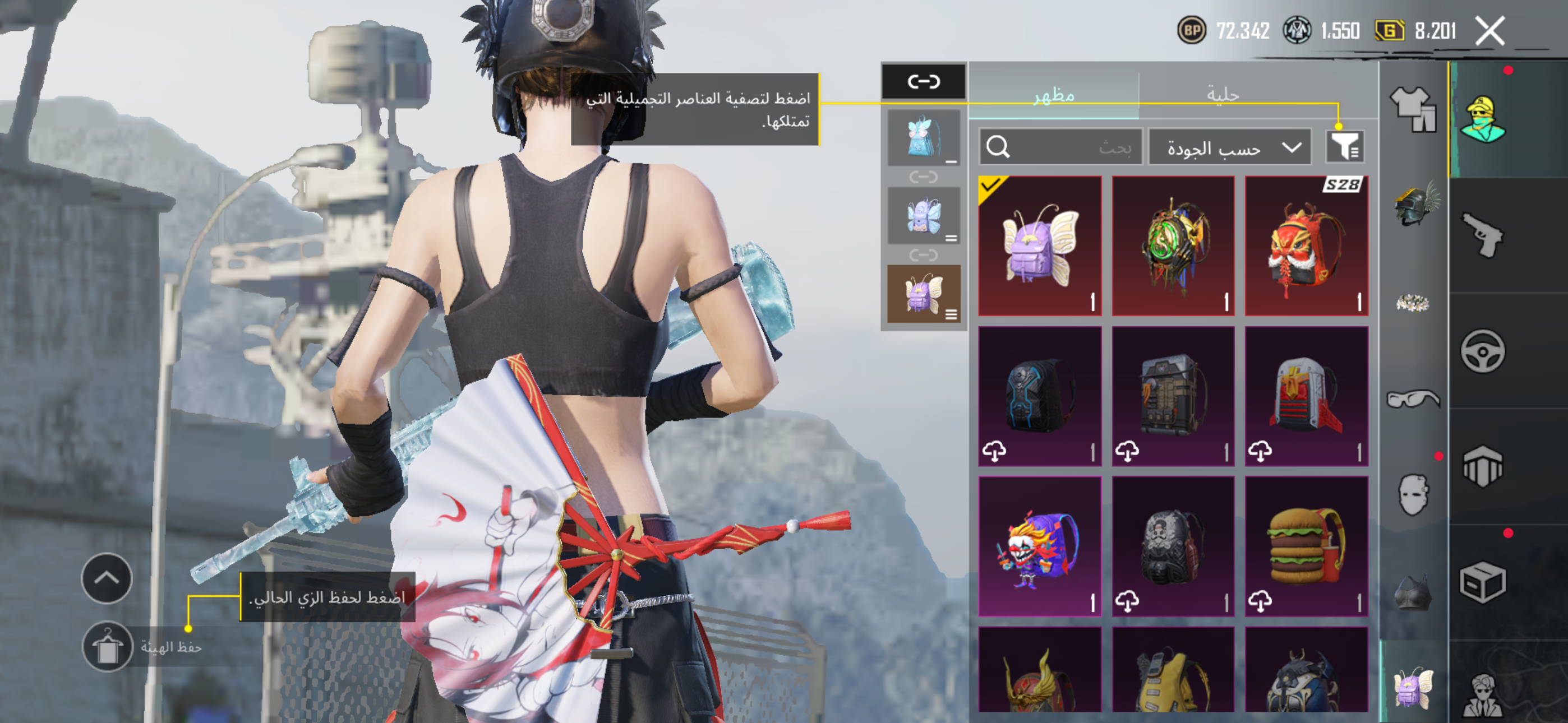
Task: Open the steering wheel vehicles section
Action: pos(1482,351)
